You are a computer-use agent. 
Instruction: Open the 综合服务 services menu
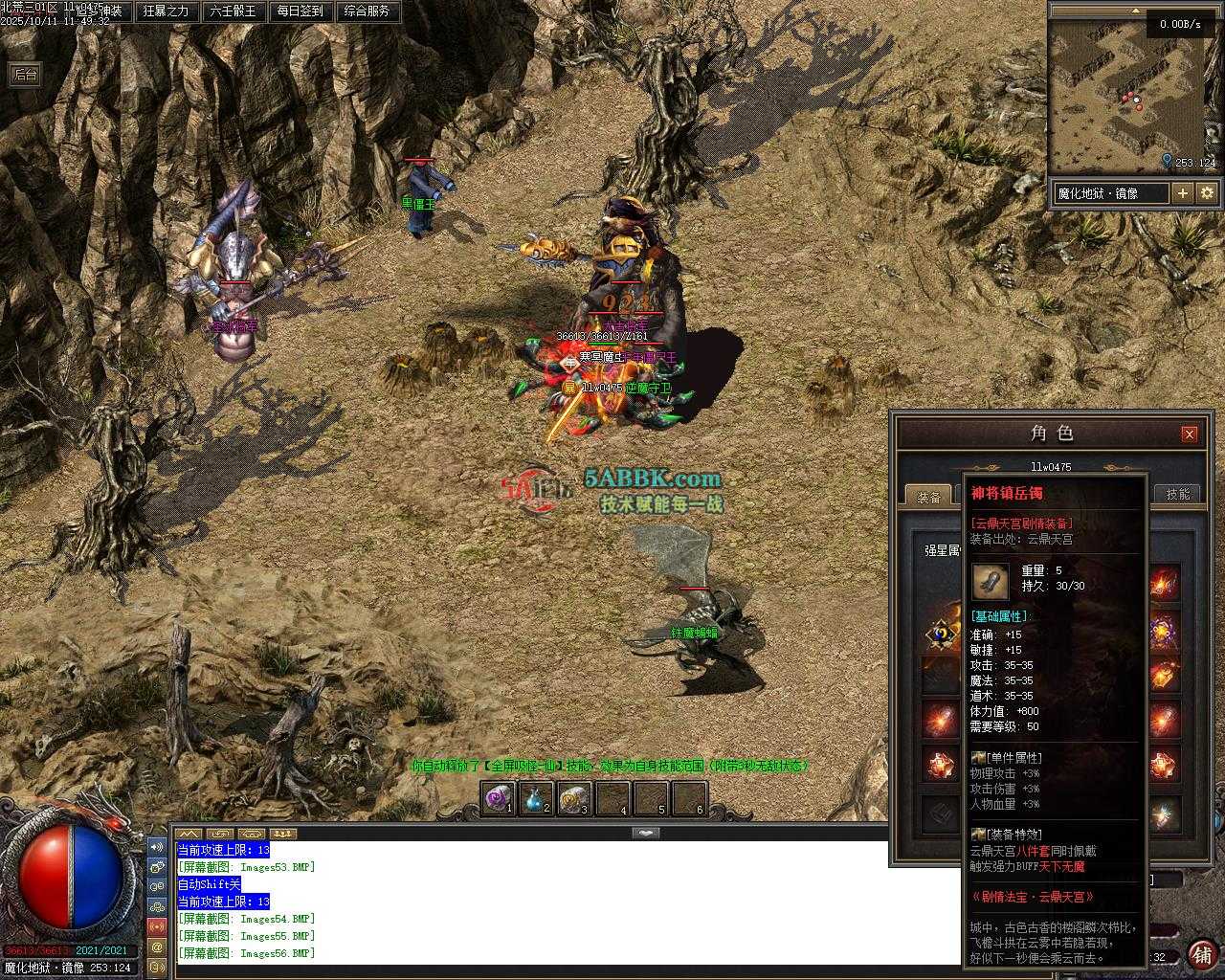(367, 11)
